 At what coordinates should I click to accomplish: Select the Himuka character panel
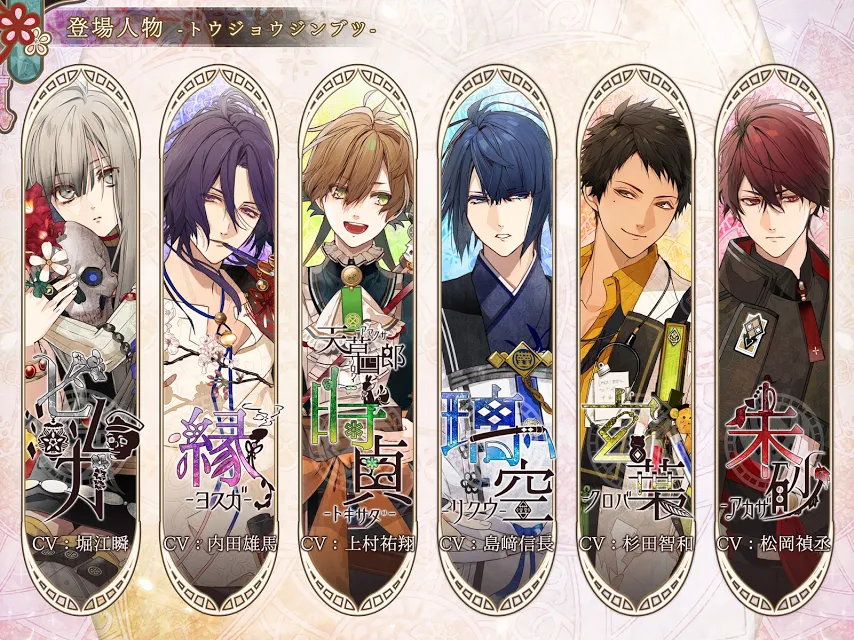pos(80,330)
